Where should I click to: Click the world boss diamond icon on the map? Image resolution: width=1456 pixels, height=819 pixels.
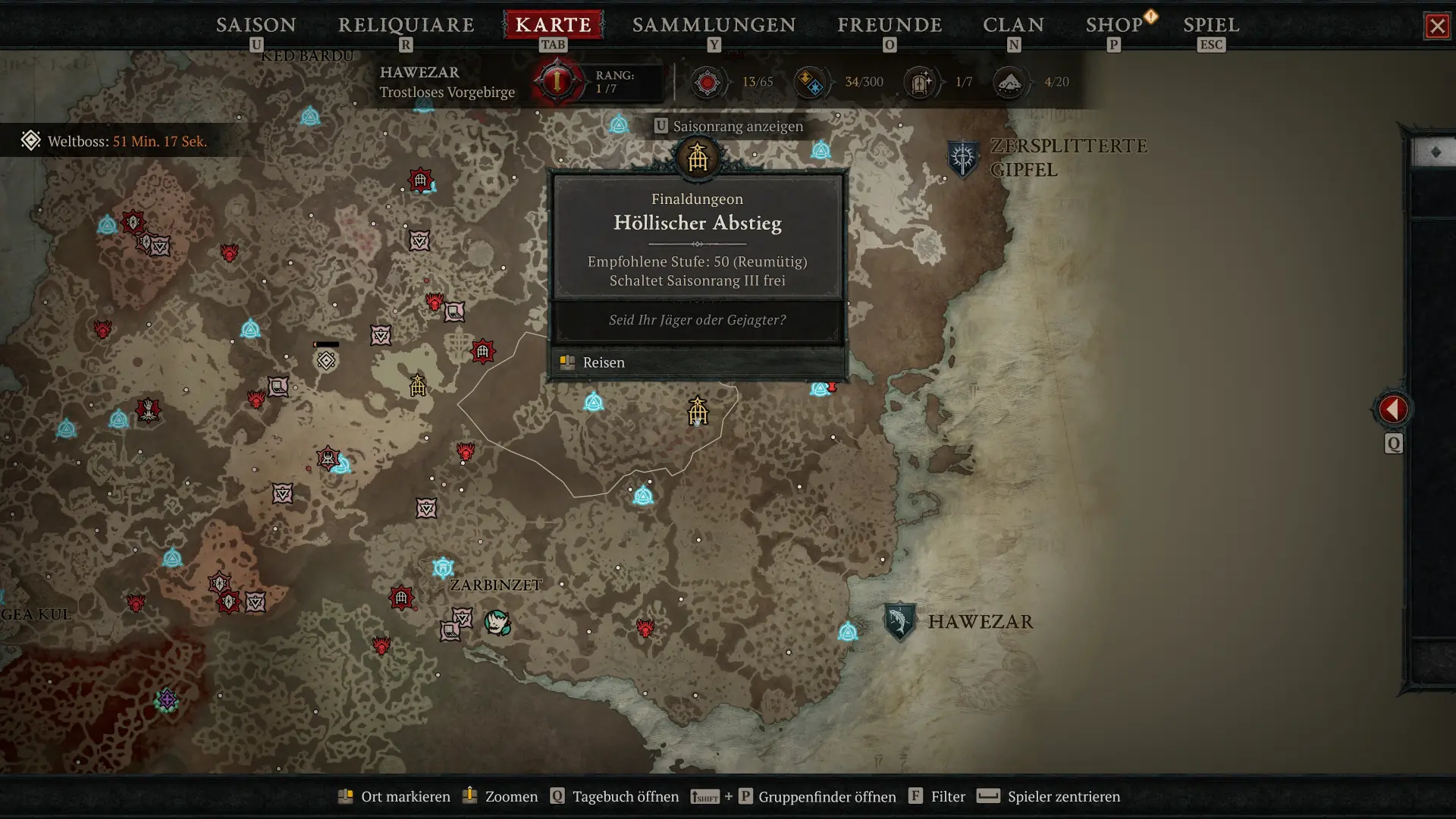326,361
